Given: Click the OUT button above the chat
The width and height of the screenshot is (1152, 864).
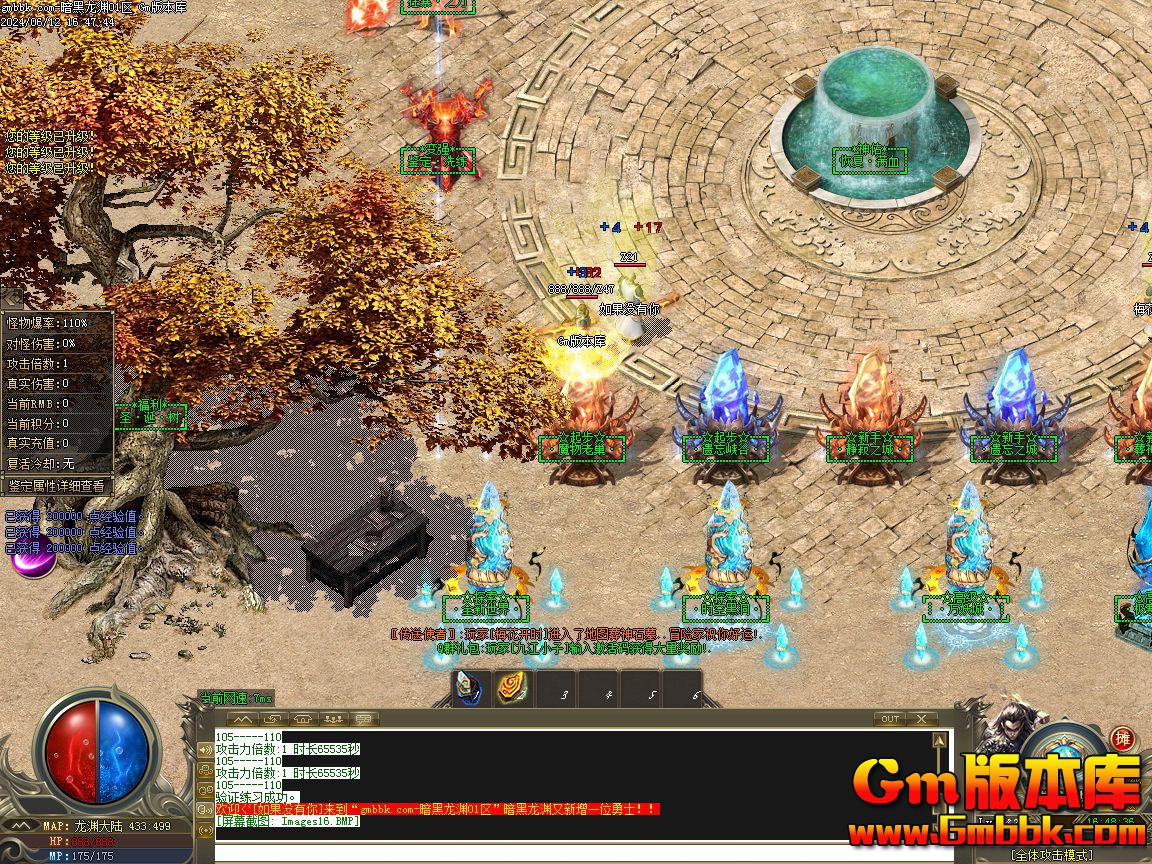Looking at the screenshot, I should pyautogui.click(x=889, y=719).
